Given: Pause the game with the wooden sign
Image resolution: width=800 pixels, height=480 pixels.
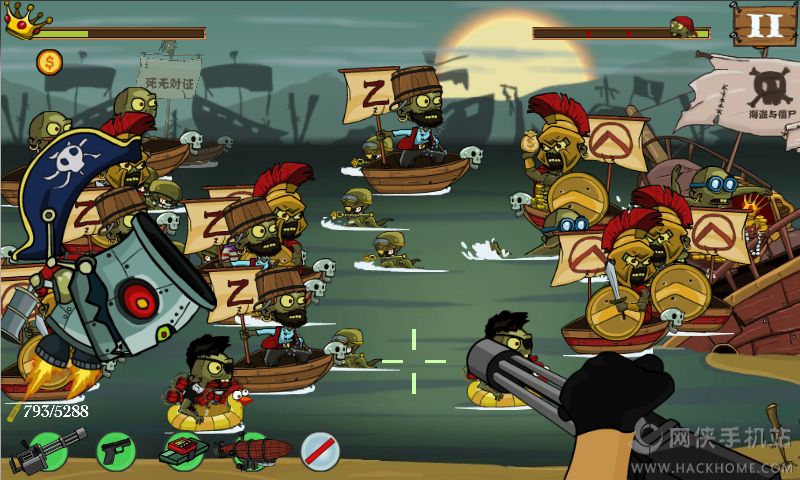Looking at the screenshot, I should pyautogui.click(x=765, y=26).
